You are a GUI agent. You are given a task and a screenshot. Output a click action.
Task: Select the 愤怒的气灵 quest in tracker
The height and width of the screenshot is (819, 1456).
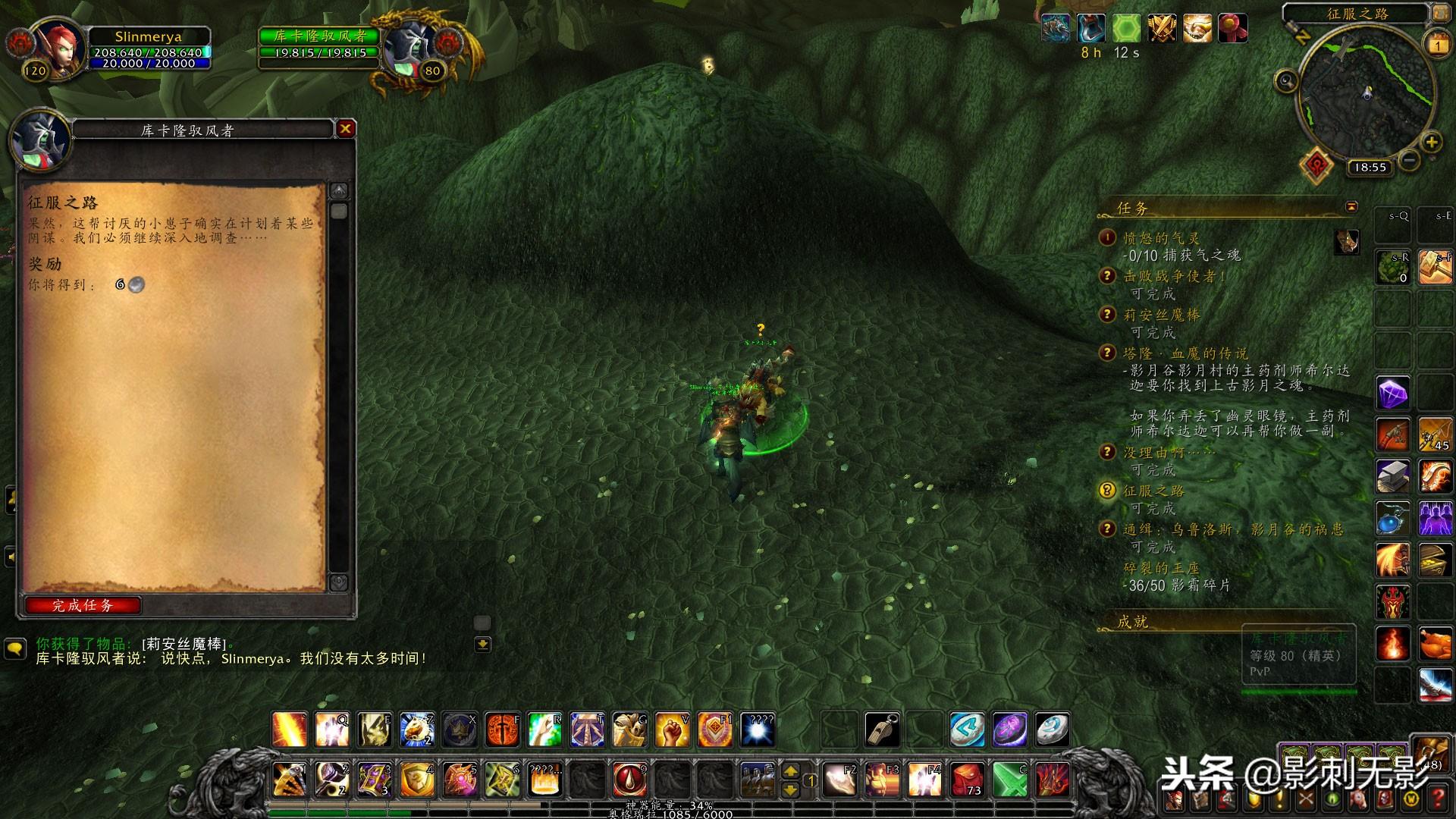(1161, 238)
